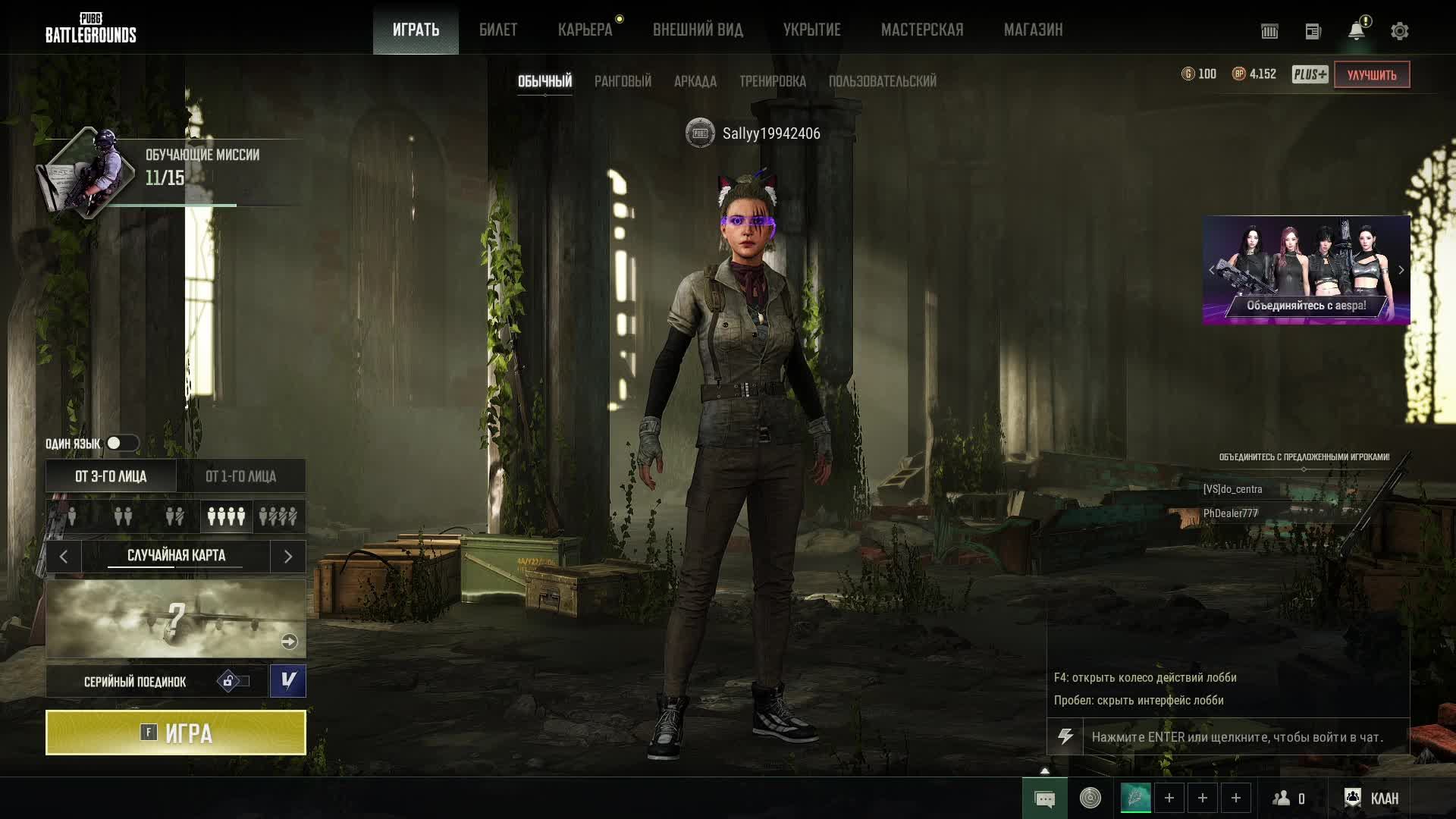Open the БИЛЕТ pass menu
This screenshot has height=819, width=1456.
tap(498, 30)
